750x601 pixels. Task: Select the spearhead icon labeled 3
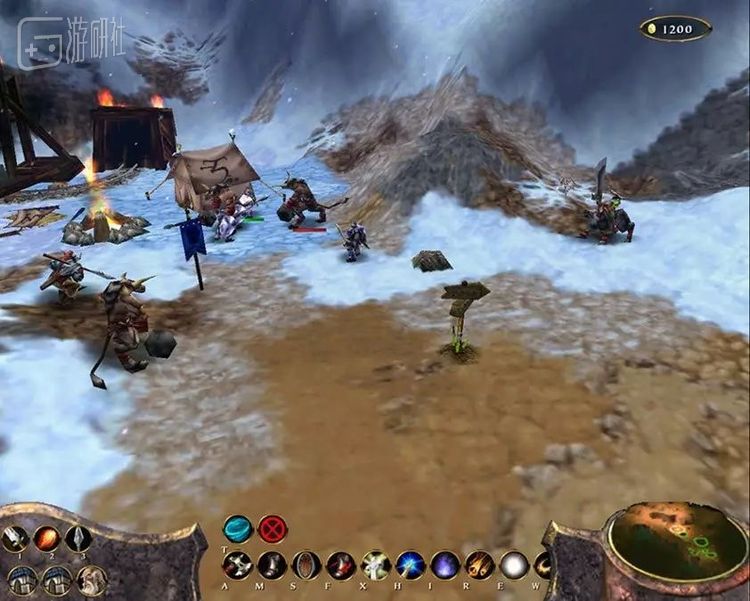78,538
